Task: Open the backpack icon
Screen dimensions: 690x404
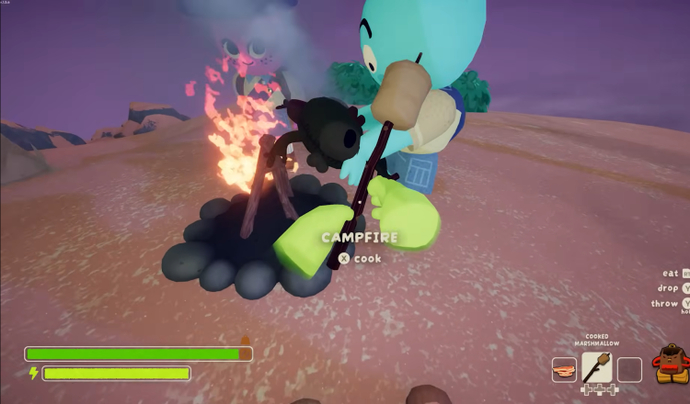Action: click(668, 364)
